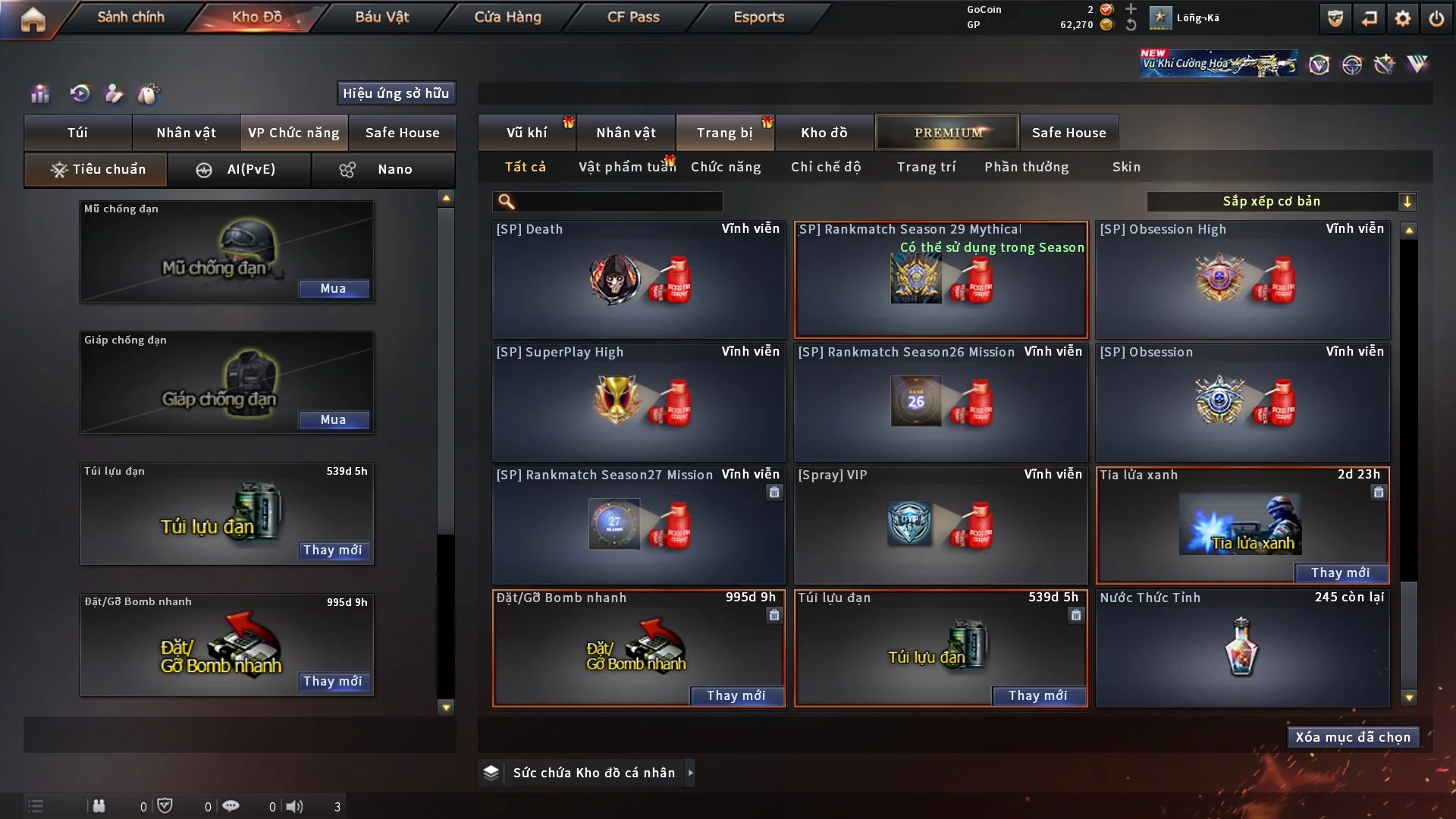The height and width of the screenshot is (819, 1456).
Task: Open settings with the gear icon
Action: 1402,18
